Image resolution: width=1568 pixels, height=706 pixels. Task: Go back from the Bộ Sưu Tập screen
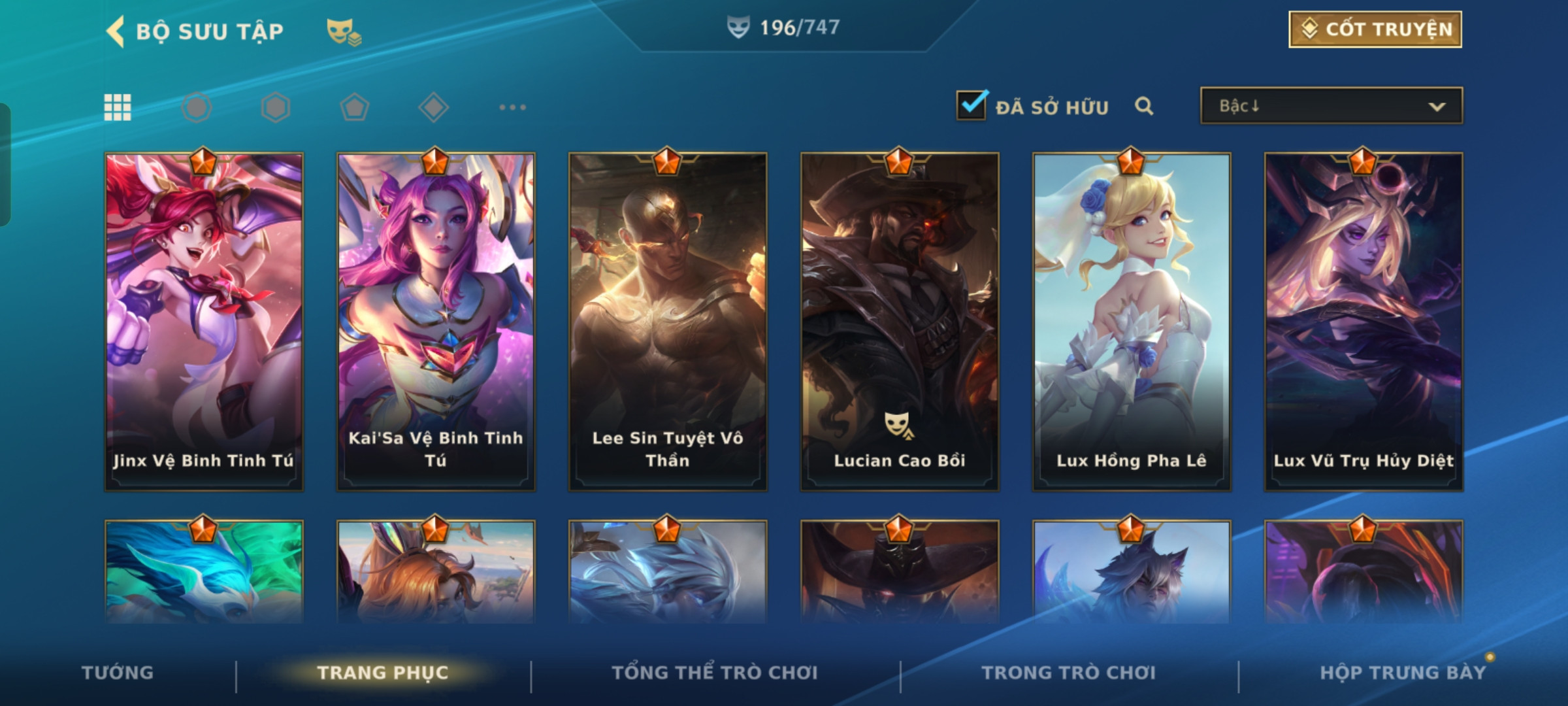(116, 31)
